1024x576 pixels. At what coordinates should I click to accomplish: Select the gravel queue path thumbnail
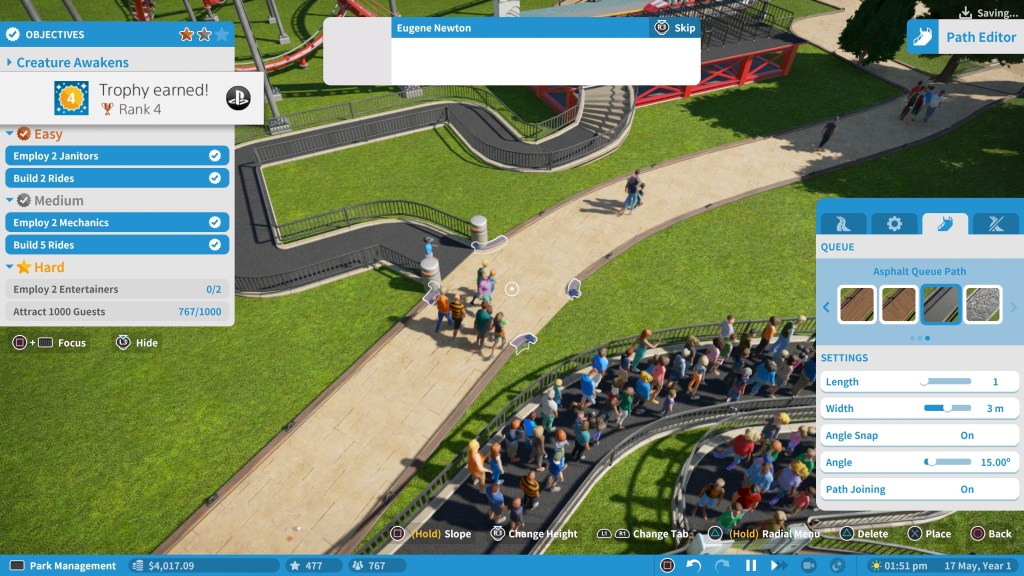982,305
